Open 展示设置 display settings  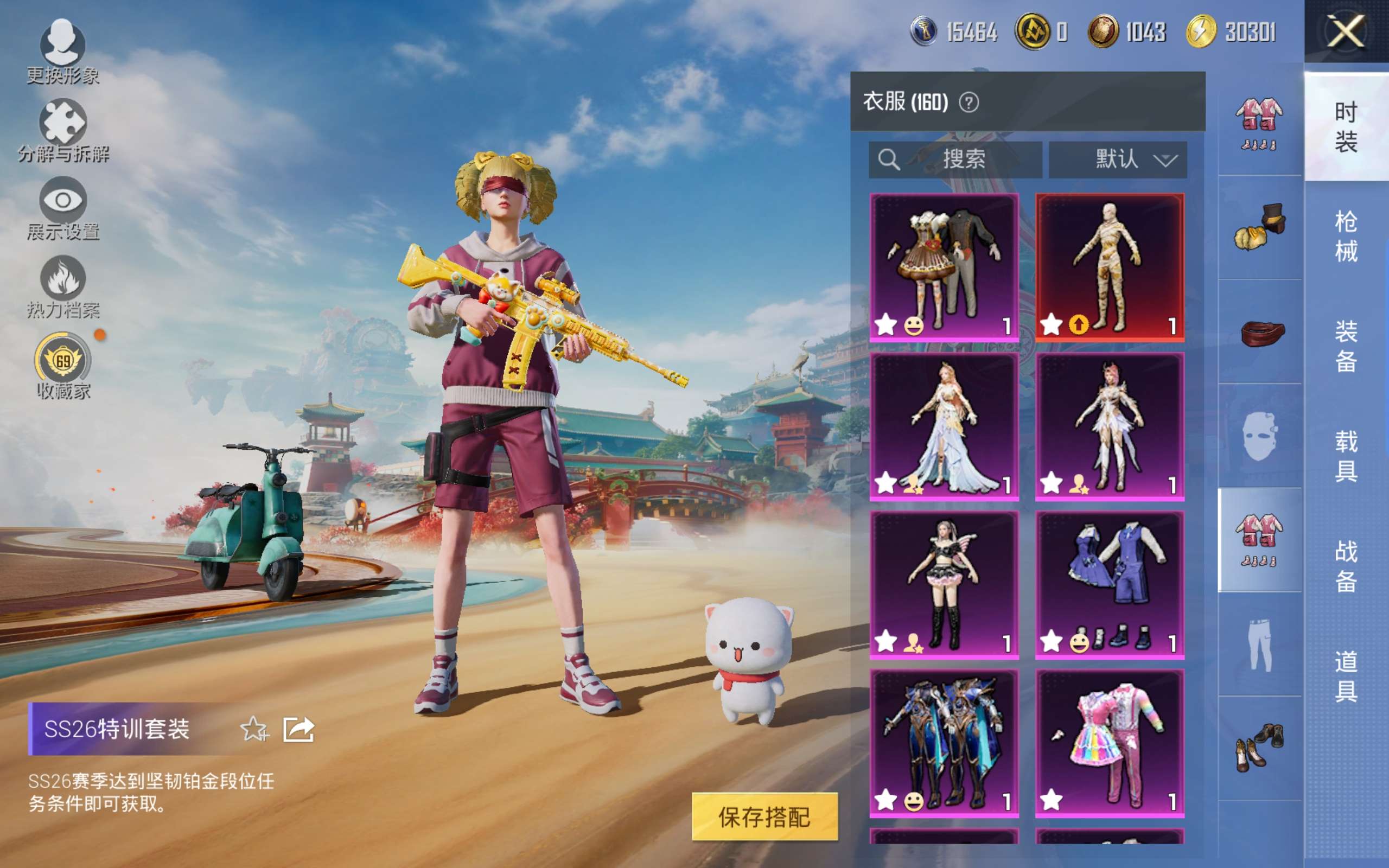click(x=62, y=207)
